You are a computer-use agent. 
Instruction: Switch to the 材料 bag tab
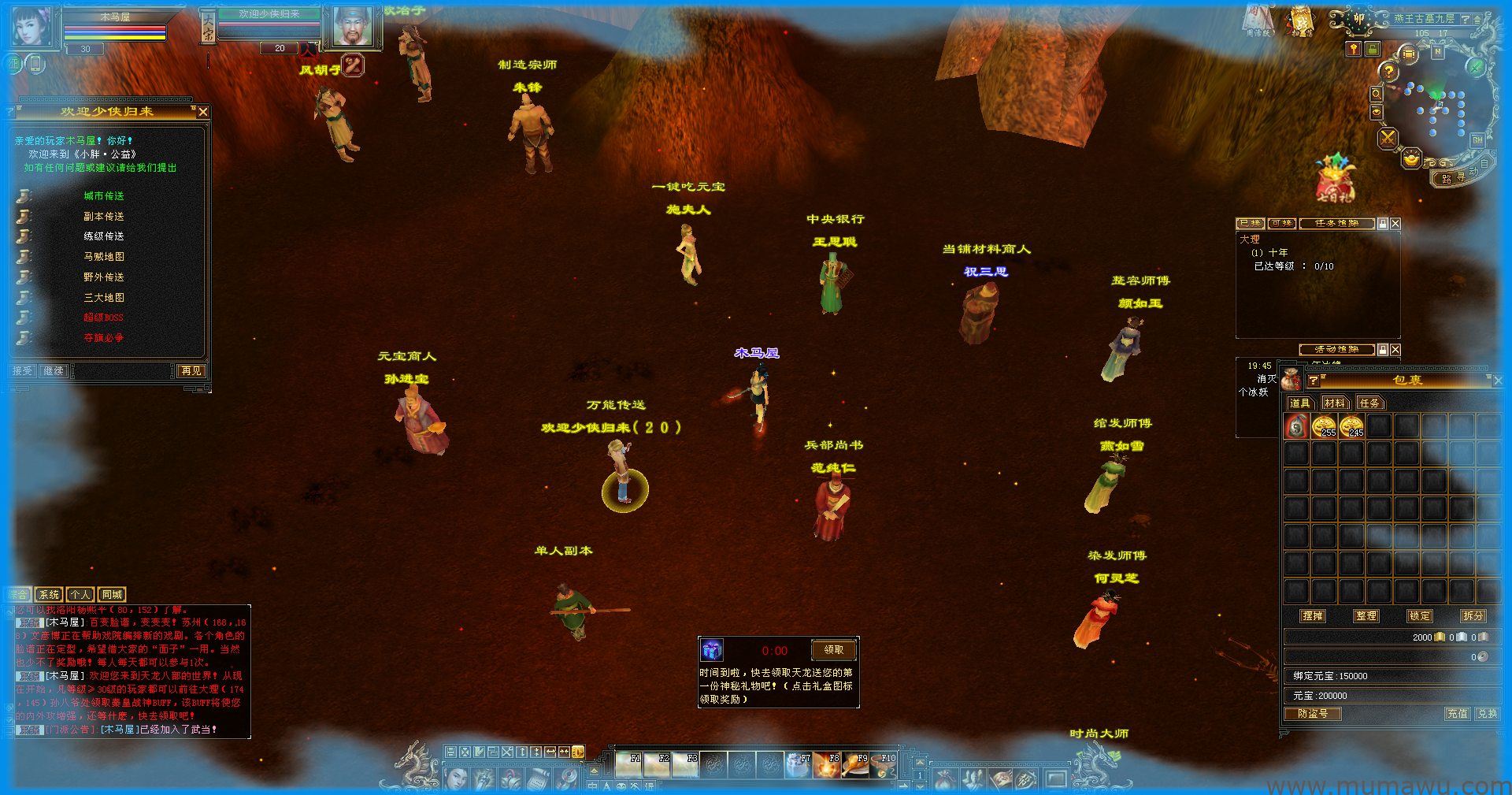pyautogui.click(x=1334, y=403)
